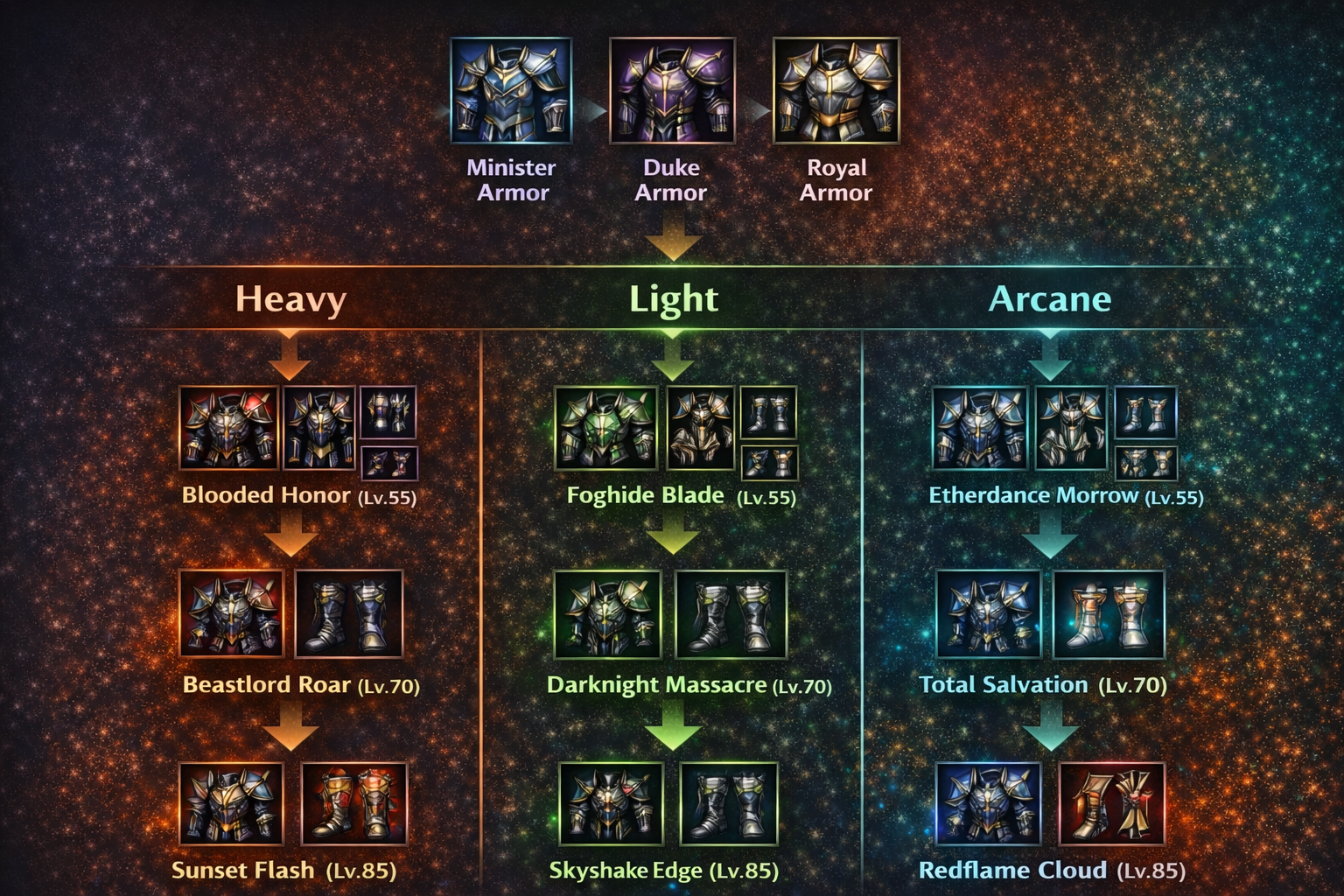Click the Darknight Massacre chest armor

[x=607, y=613]
